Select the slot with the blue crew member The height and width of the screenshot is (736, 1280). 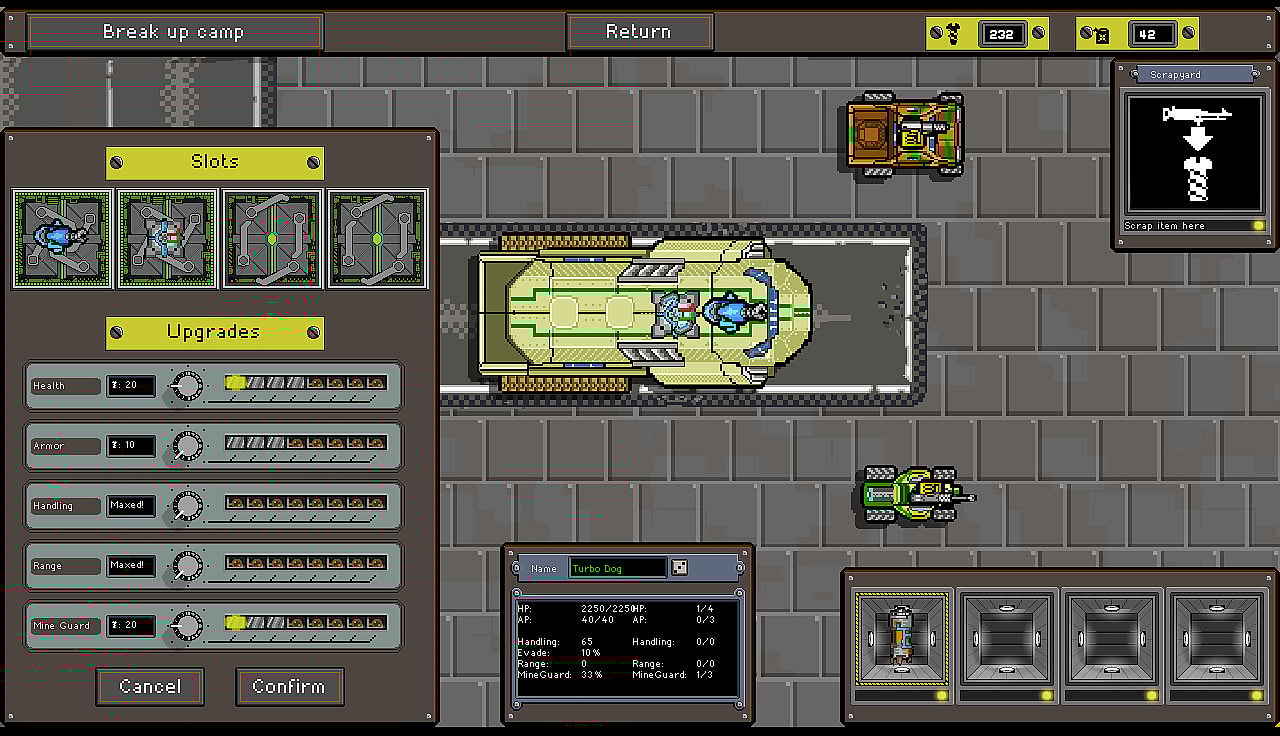pos(62,239)
